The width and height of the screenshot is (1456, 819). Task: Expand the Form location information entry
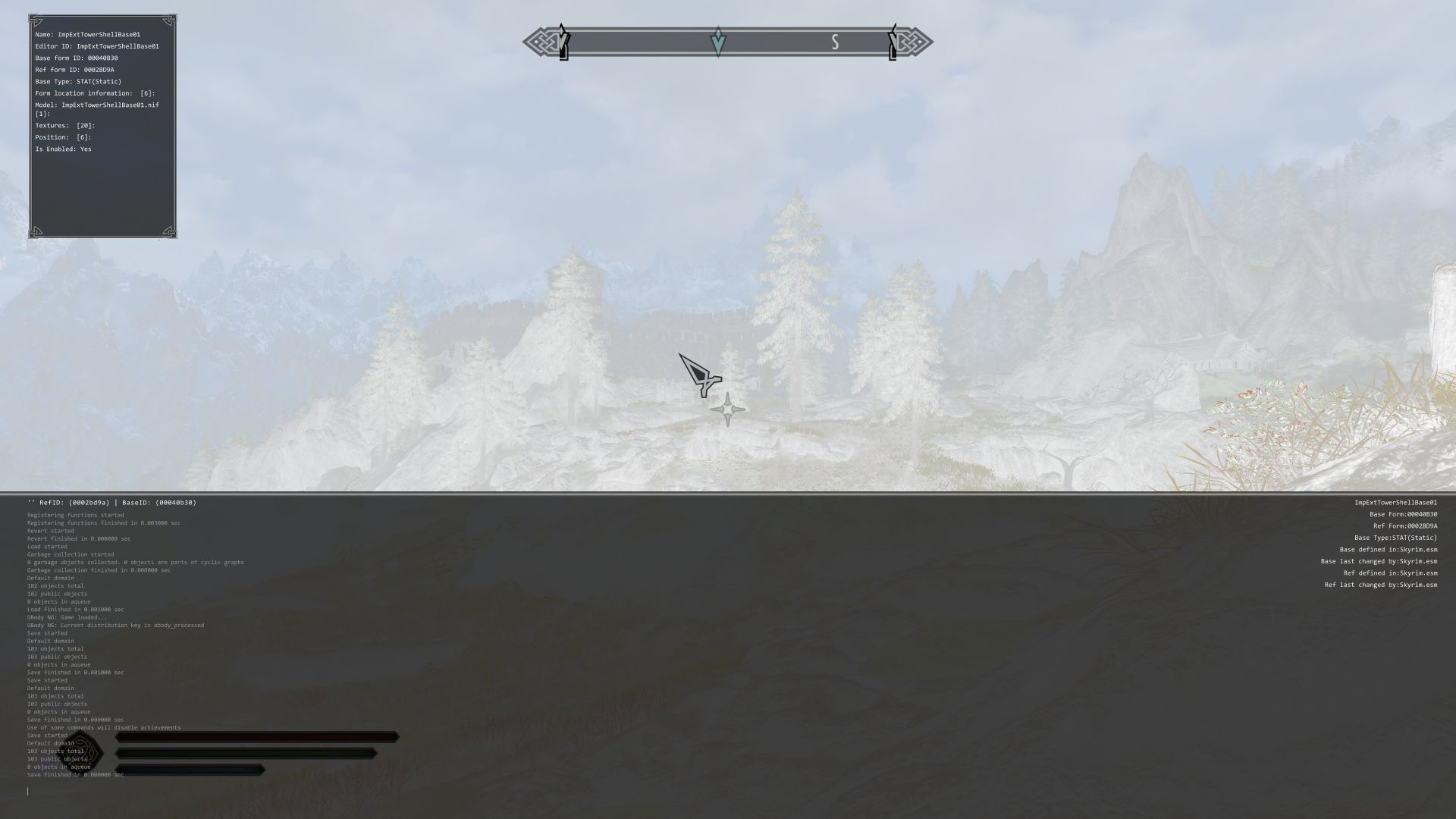pyautogui.click(x=95, y=93)
